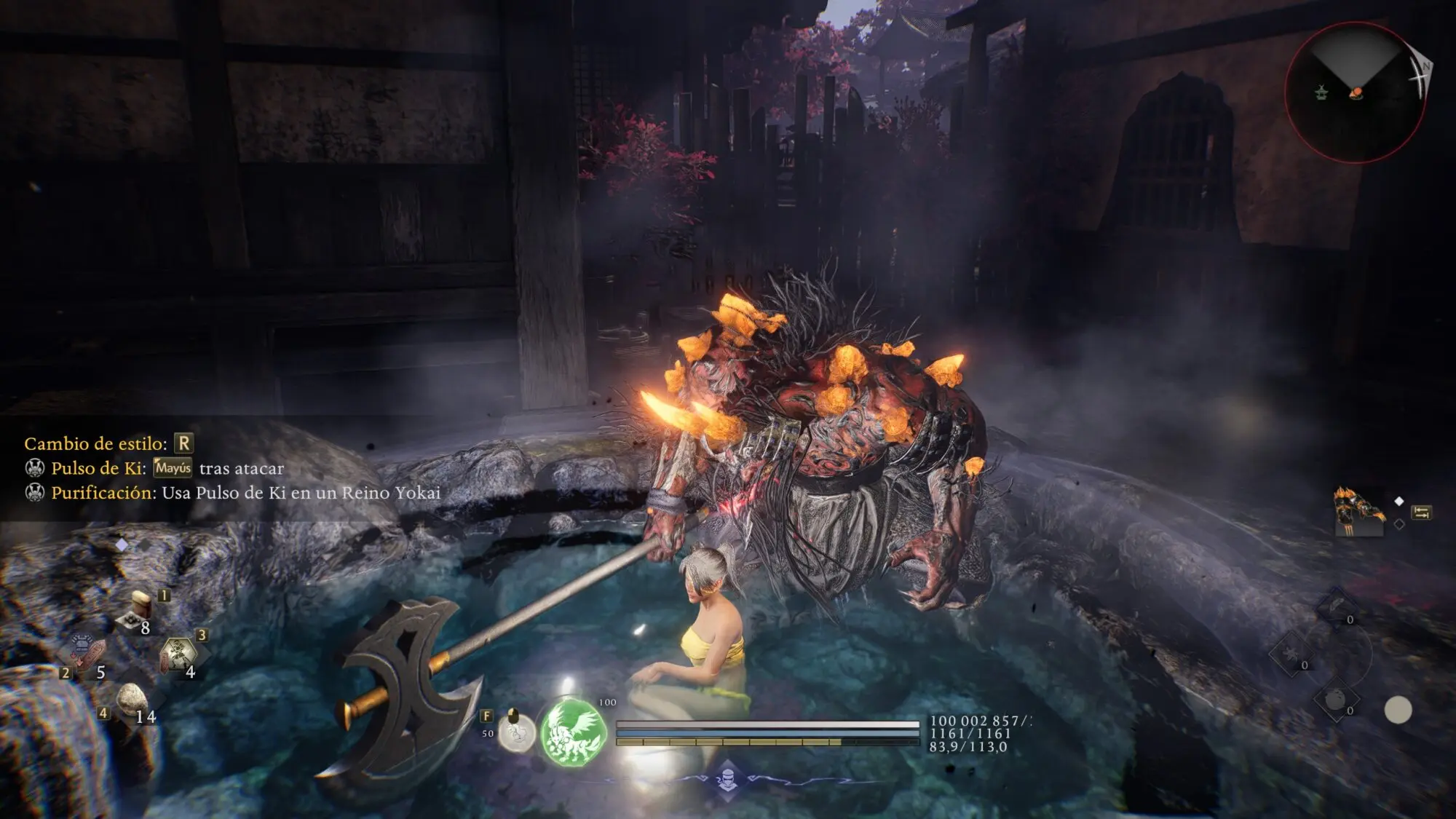The image size is (1456, 819).
Task: Activate the warrior talisman in shortcut slot 3
Action: tap(177, 655)
